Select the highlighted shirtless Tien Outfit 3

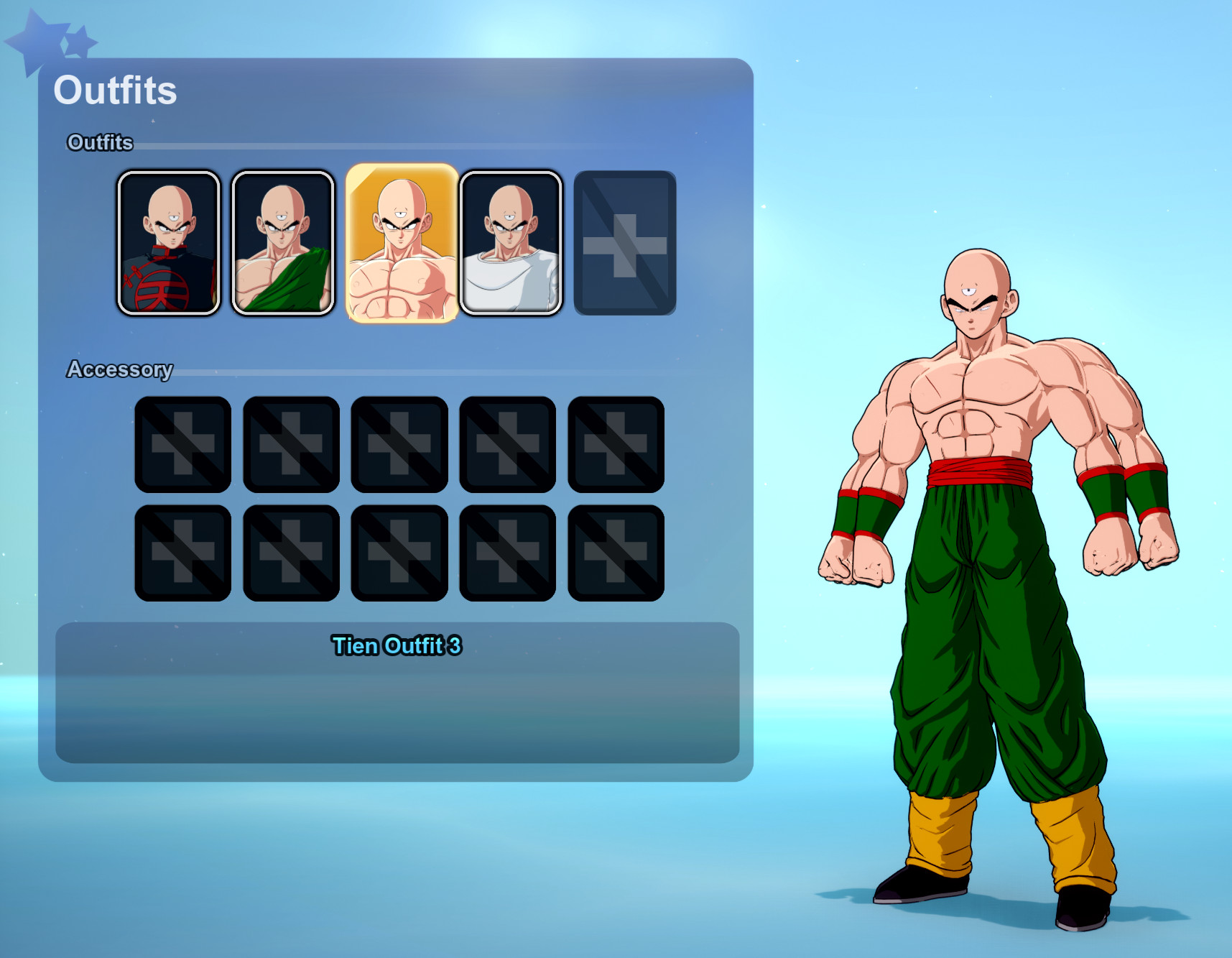tap(399, 241)
